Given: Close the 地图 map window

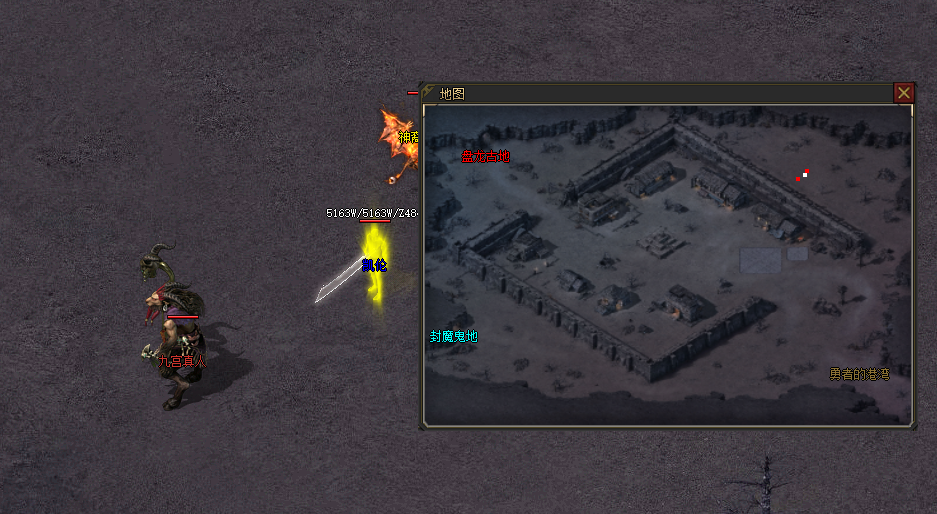Looking at the screenshot, I should (904, 93).
